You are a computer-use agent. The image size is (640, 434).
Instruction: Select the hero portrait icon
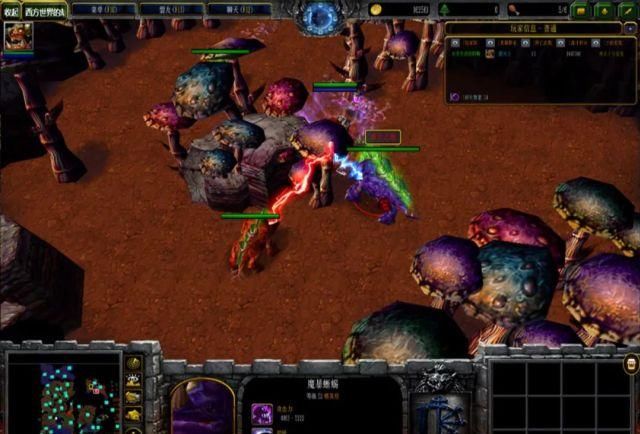[x=17, y=37]
